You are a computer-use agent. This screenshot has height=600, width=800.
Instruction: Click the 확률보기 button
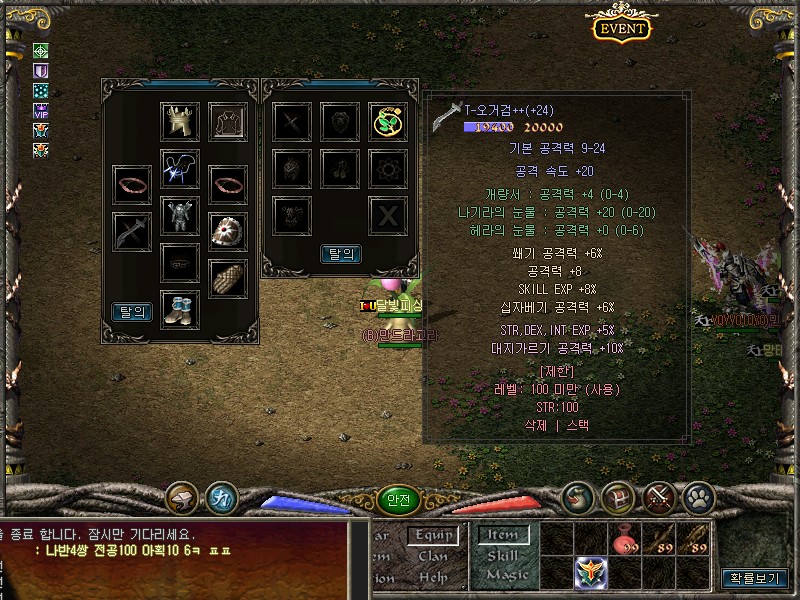point(754,578)
